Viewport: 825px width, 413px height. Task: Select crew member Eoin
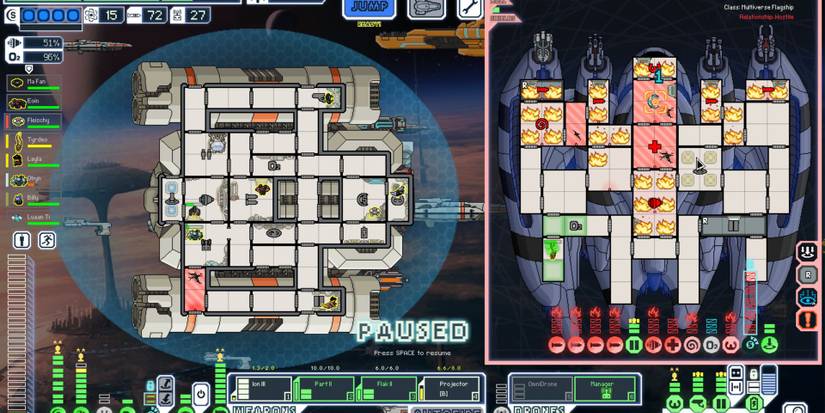[x=32, y=102]
